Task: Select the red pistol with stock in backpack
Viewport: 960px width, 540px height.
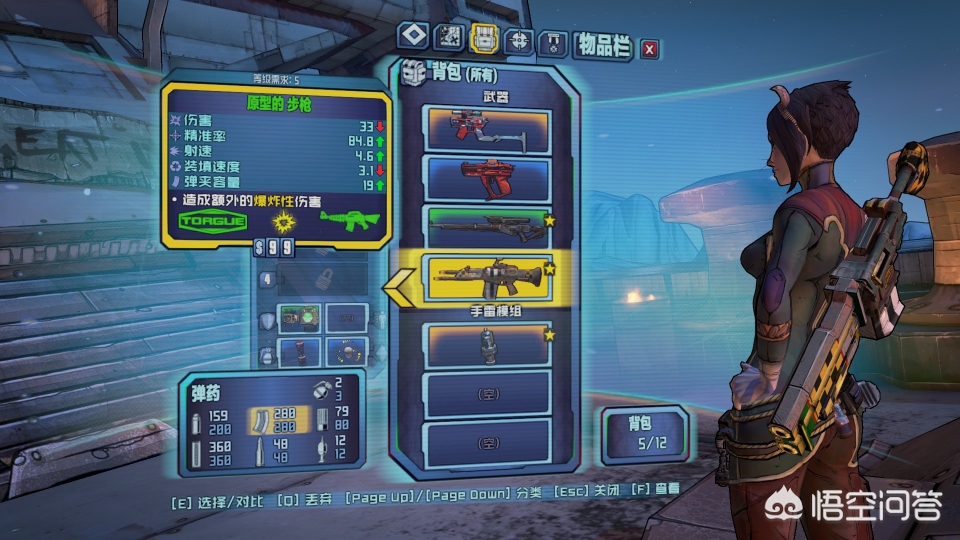Action: pyautogui.click(x=487, y=127)
